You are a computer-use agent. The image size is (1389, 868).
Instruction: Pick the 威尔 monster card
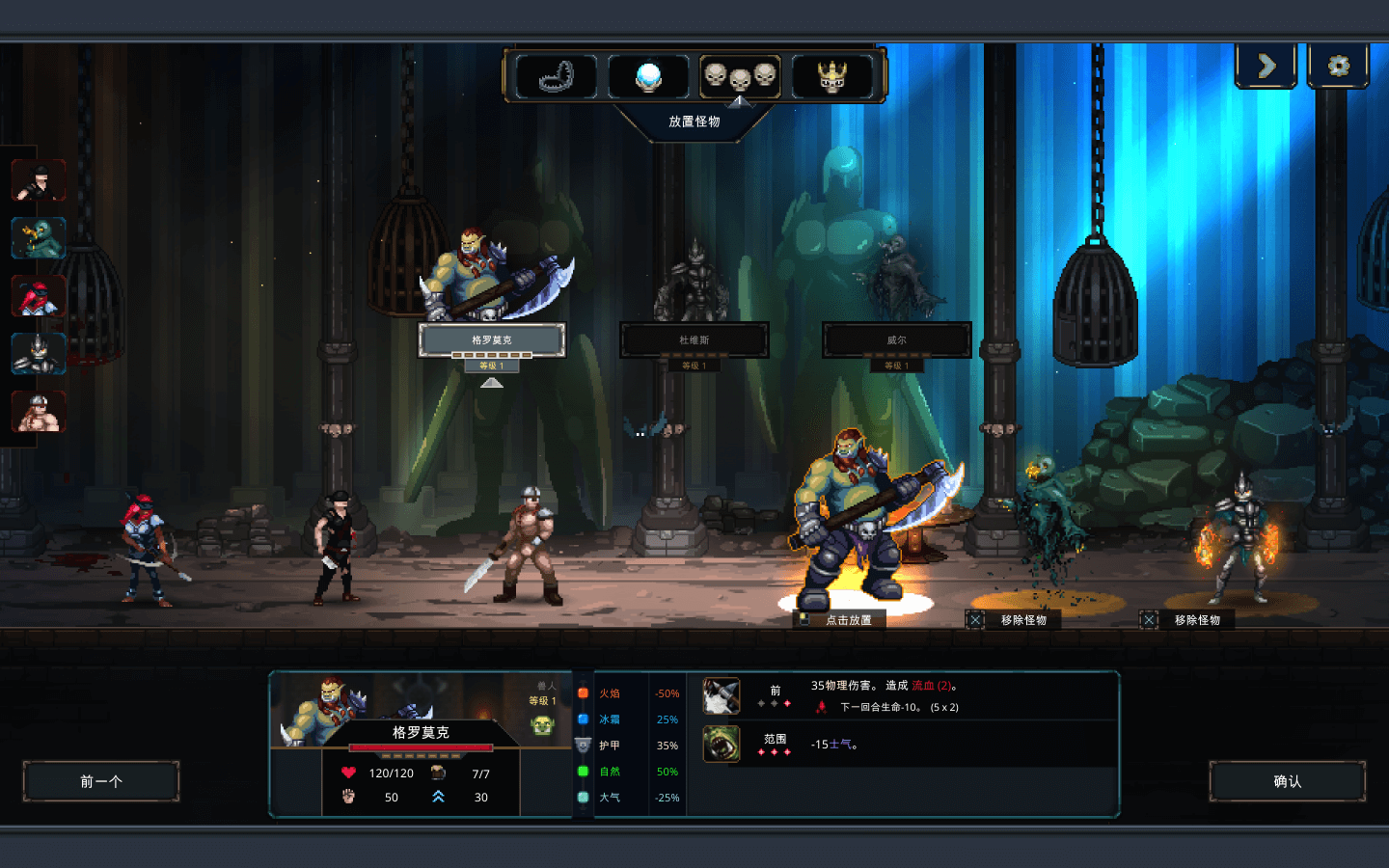pyautogui.click(x=897, y=339)
